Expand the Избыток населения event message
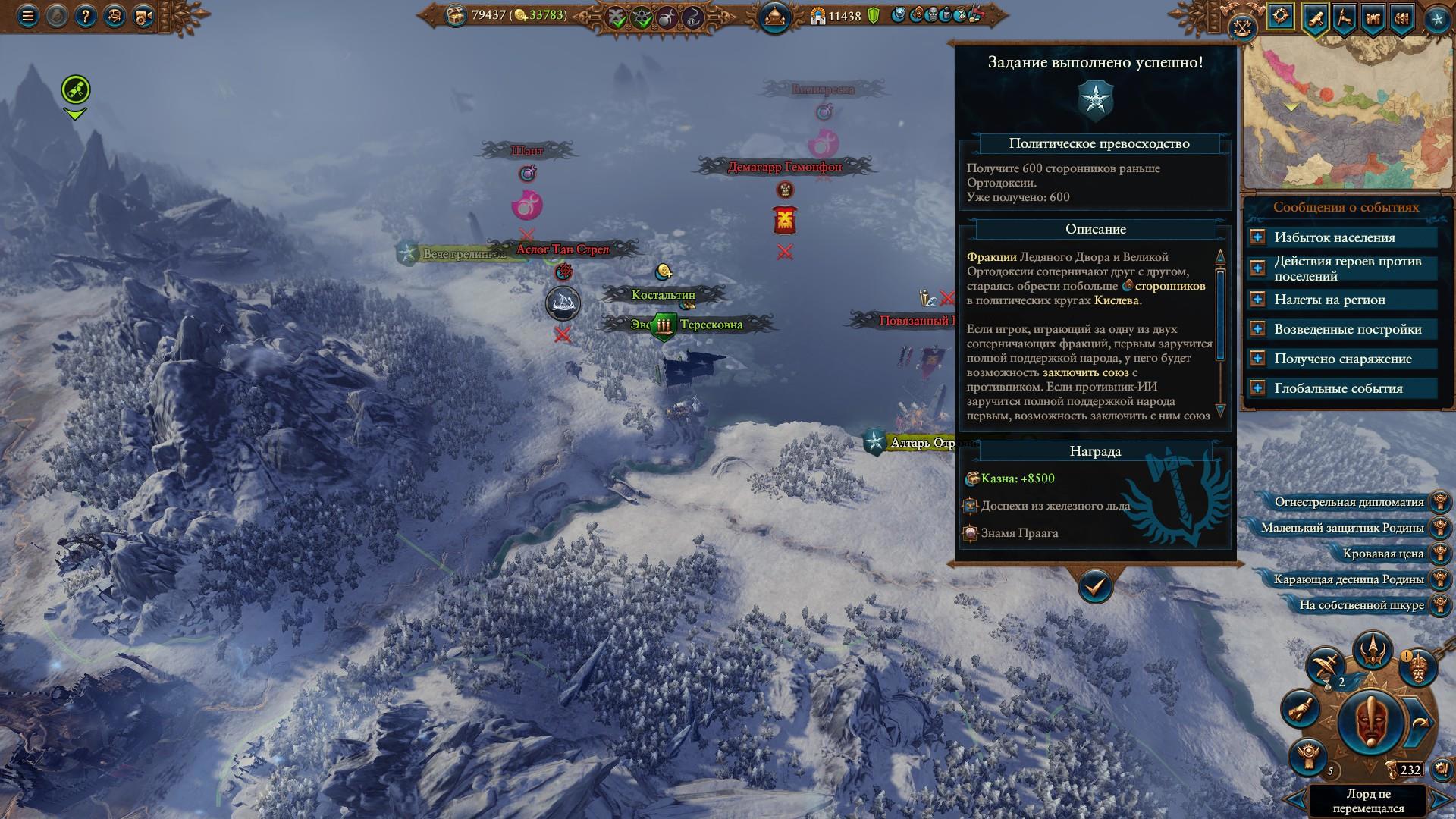 point(1257,237)
